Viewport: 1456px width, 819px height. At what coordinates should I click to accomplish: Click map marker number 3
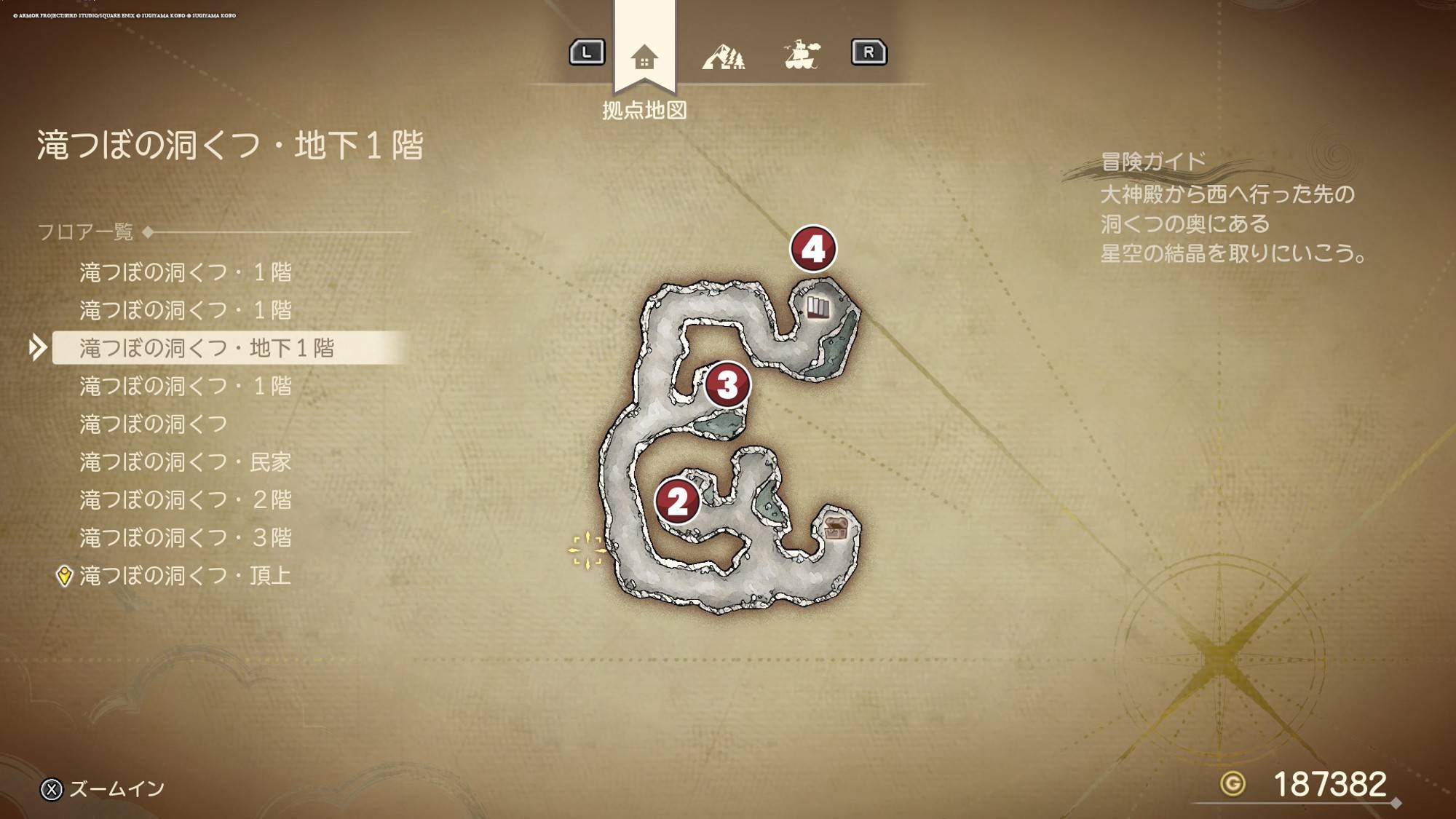[x=727, y=384]
